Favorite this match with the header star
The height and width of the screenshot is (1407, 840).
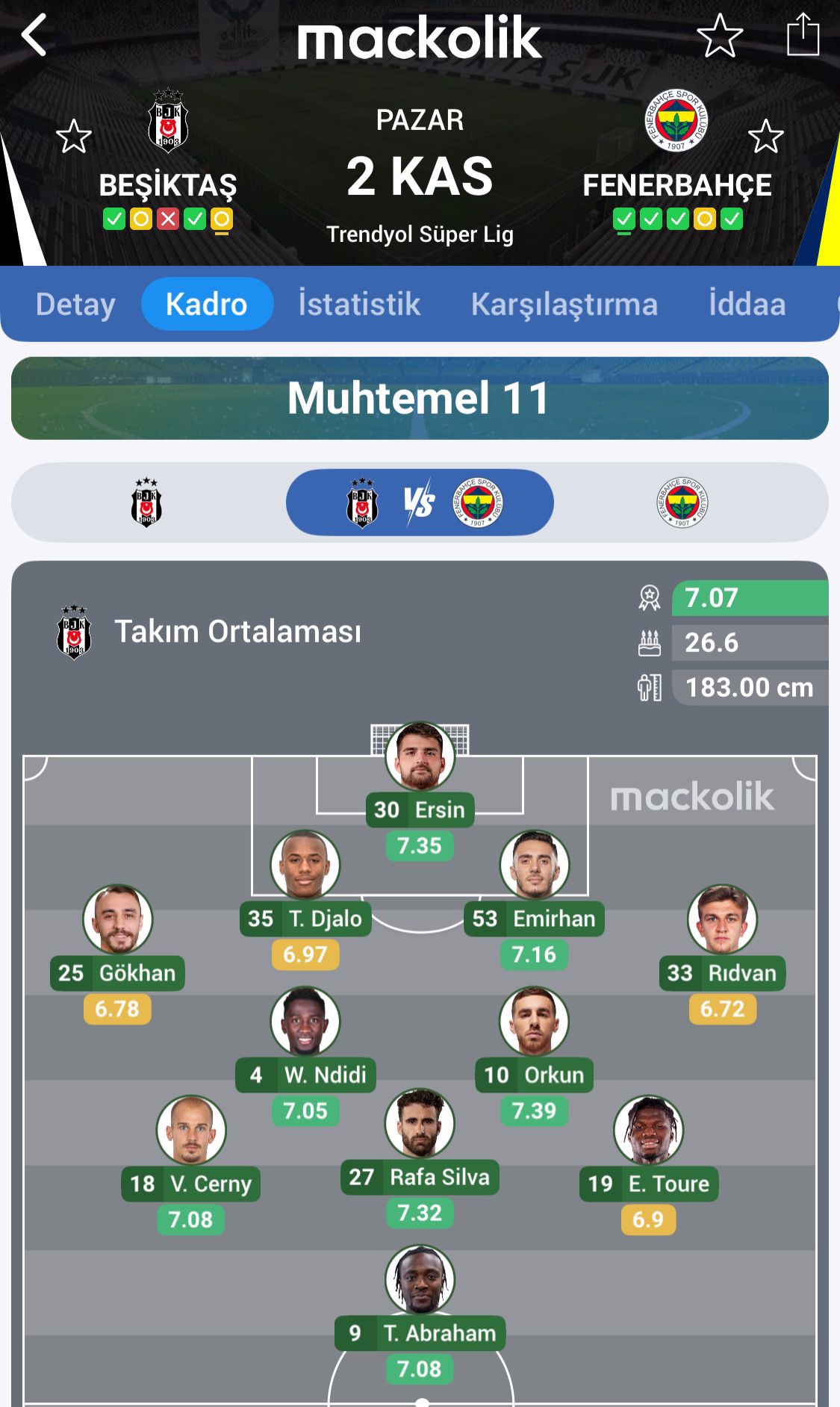pos(720,35)
